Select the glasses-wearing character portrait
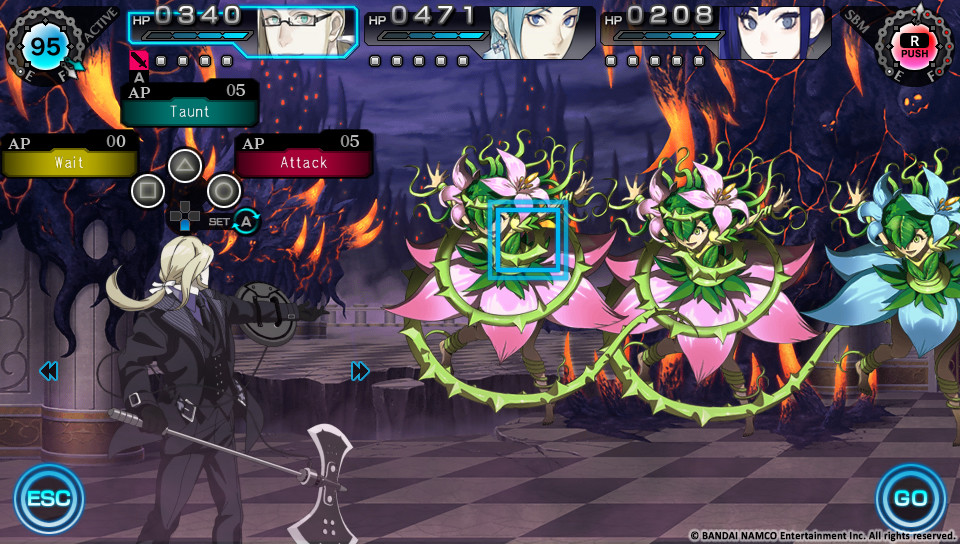 click(305, 32)
